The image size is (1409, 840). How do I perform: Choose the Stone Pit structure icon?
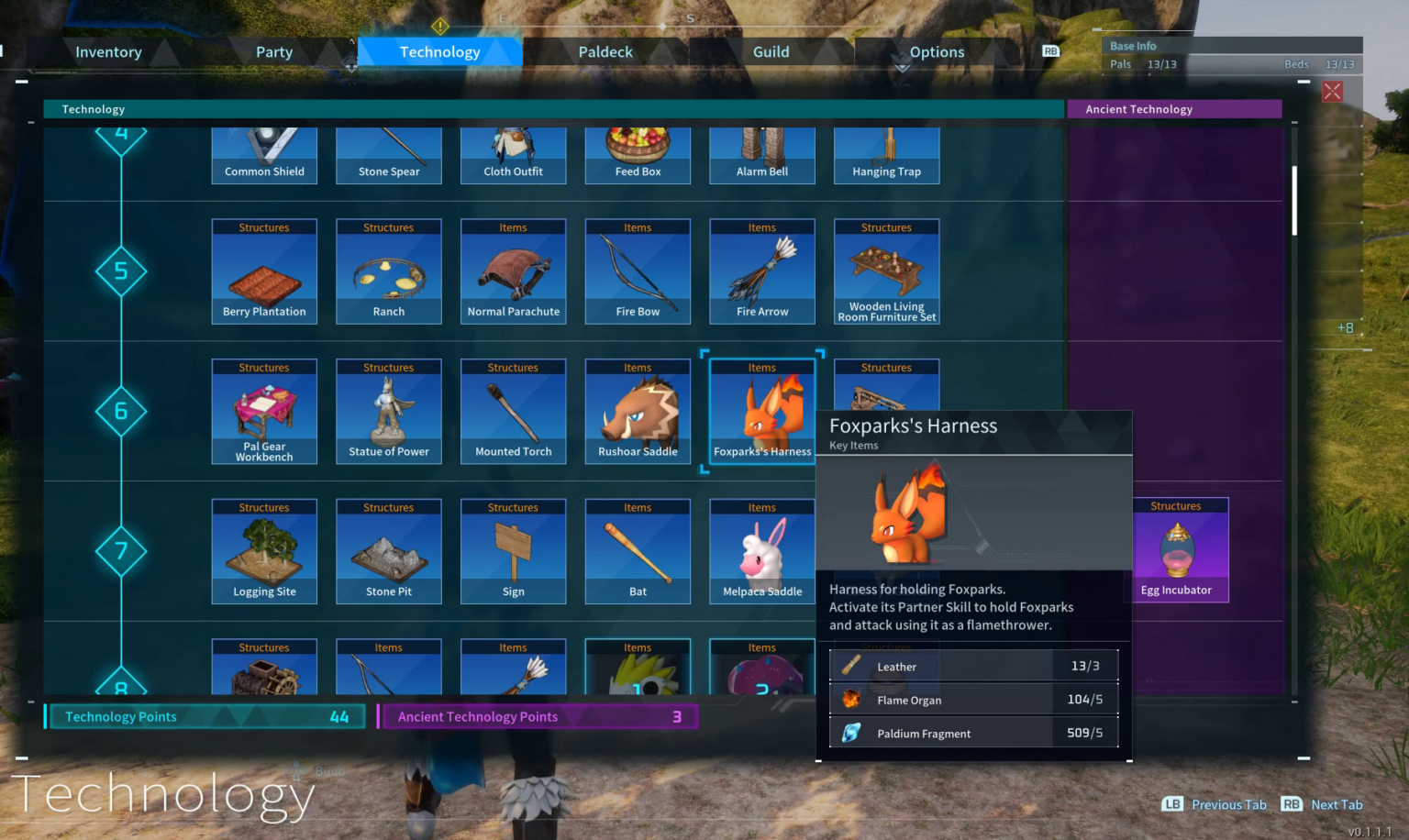[x=388, y=550]
